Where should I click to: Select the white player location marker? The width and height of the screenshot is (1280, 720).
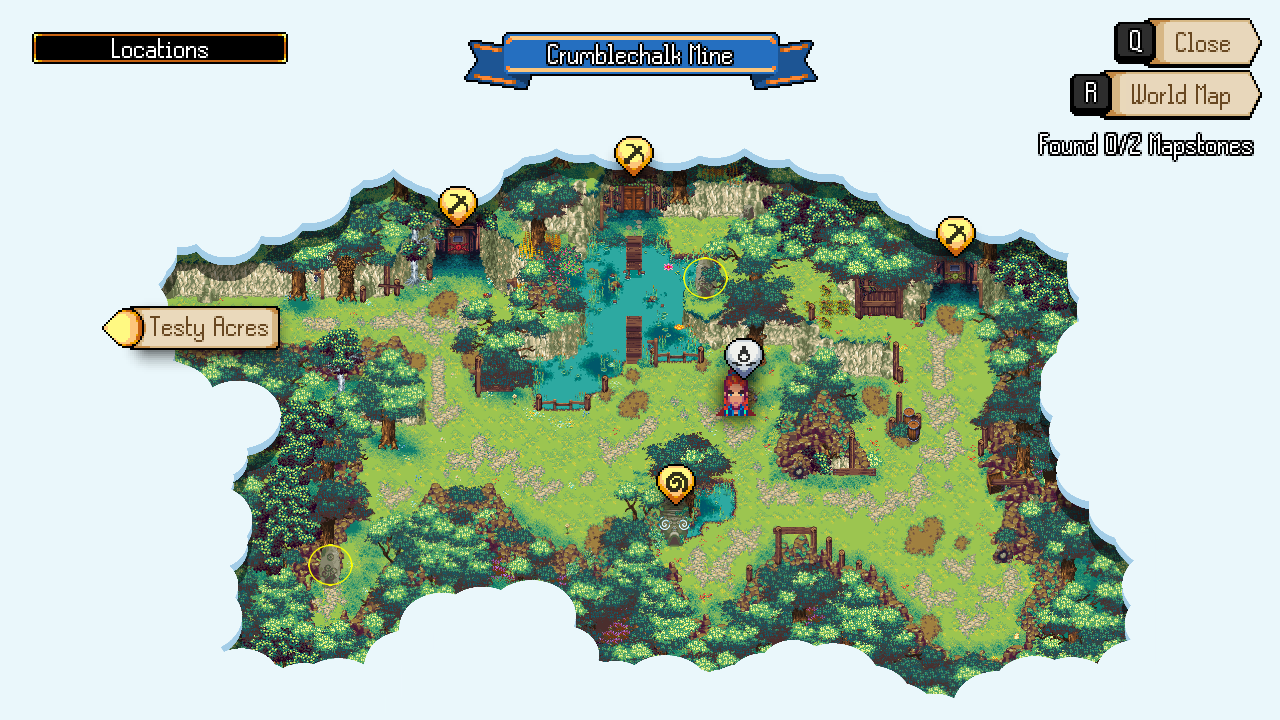click(x=744, y=355)
